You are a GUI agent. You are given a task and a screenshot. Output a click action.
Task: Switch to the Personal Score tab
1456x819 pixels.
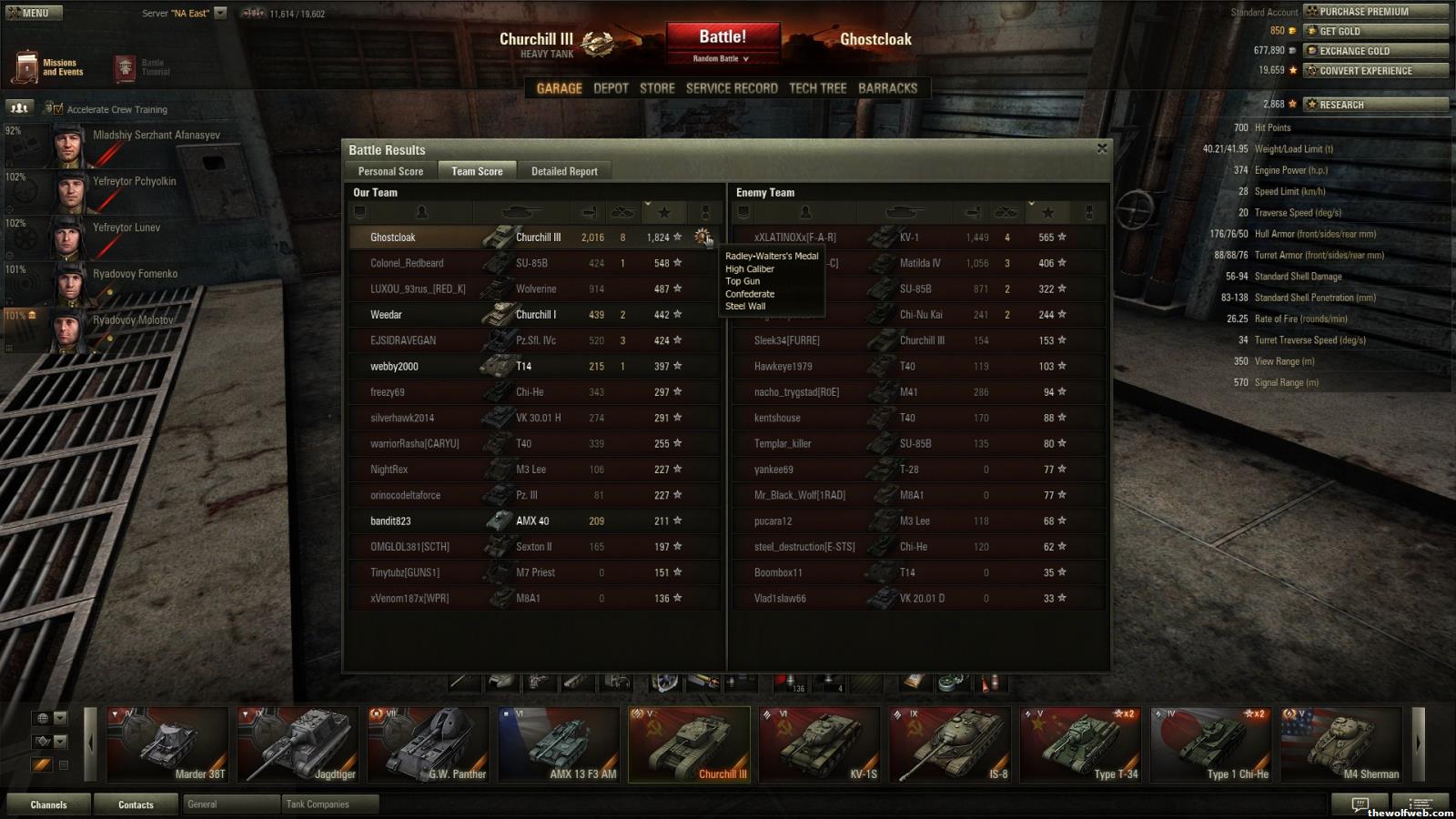[390, 171]
